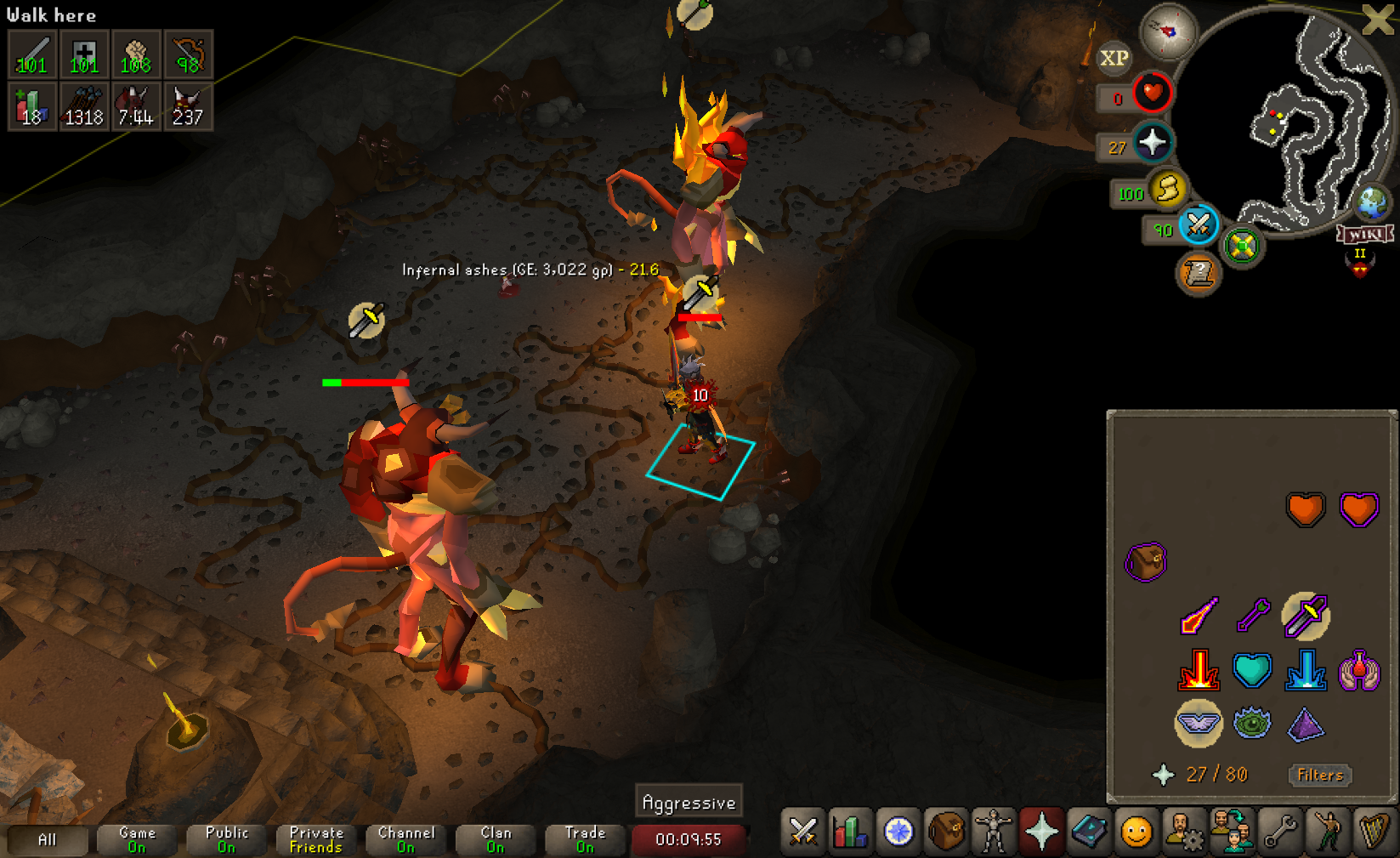The height and width of the screenshot is (858, 1400).
Task: Toggle the Protect from Melee prayer
Action: point(1306,616)
